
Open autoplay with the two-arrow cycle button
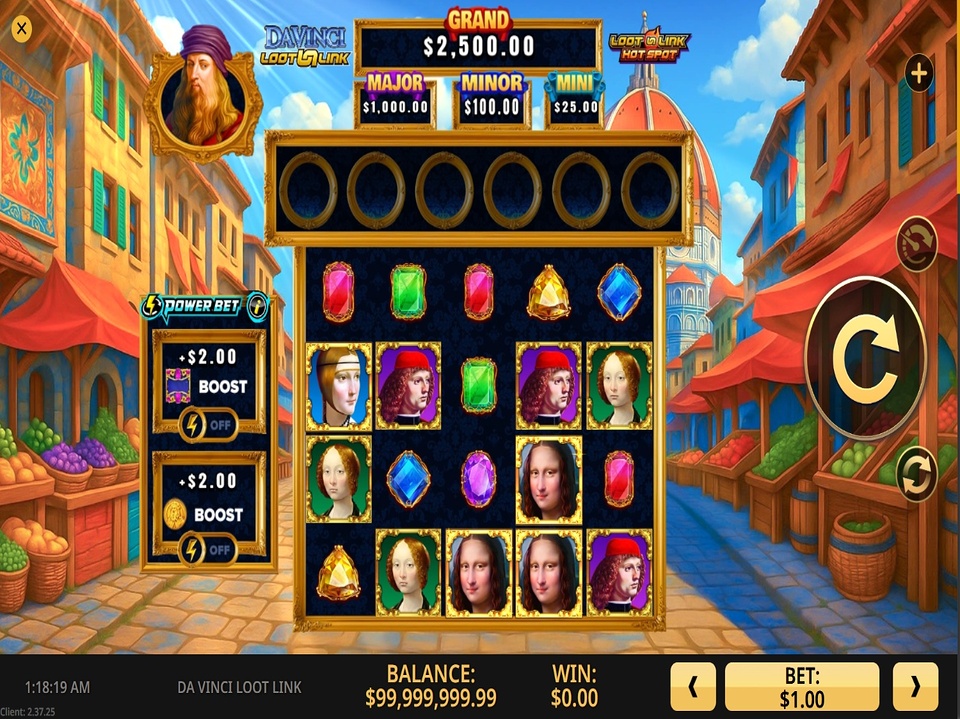(916, 473)
